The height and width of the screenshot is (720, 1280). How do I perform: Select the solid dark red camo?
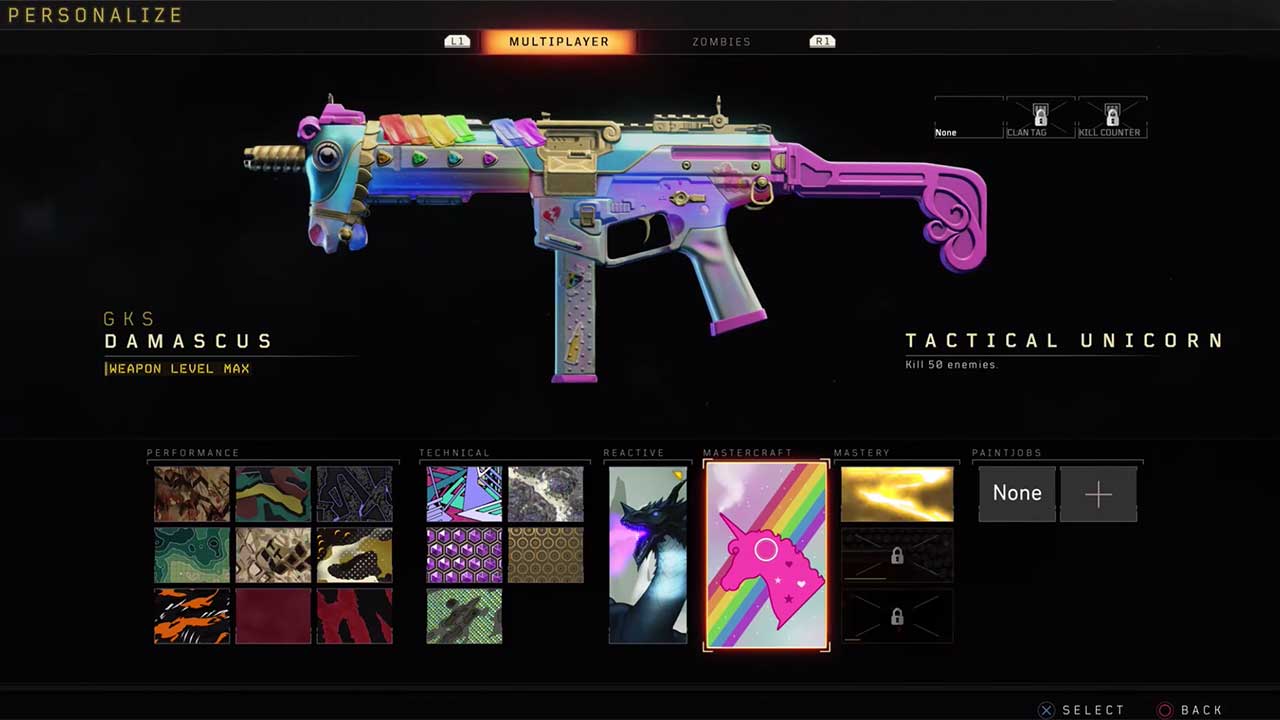pos(273,616)
